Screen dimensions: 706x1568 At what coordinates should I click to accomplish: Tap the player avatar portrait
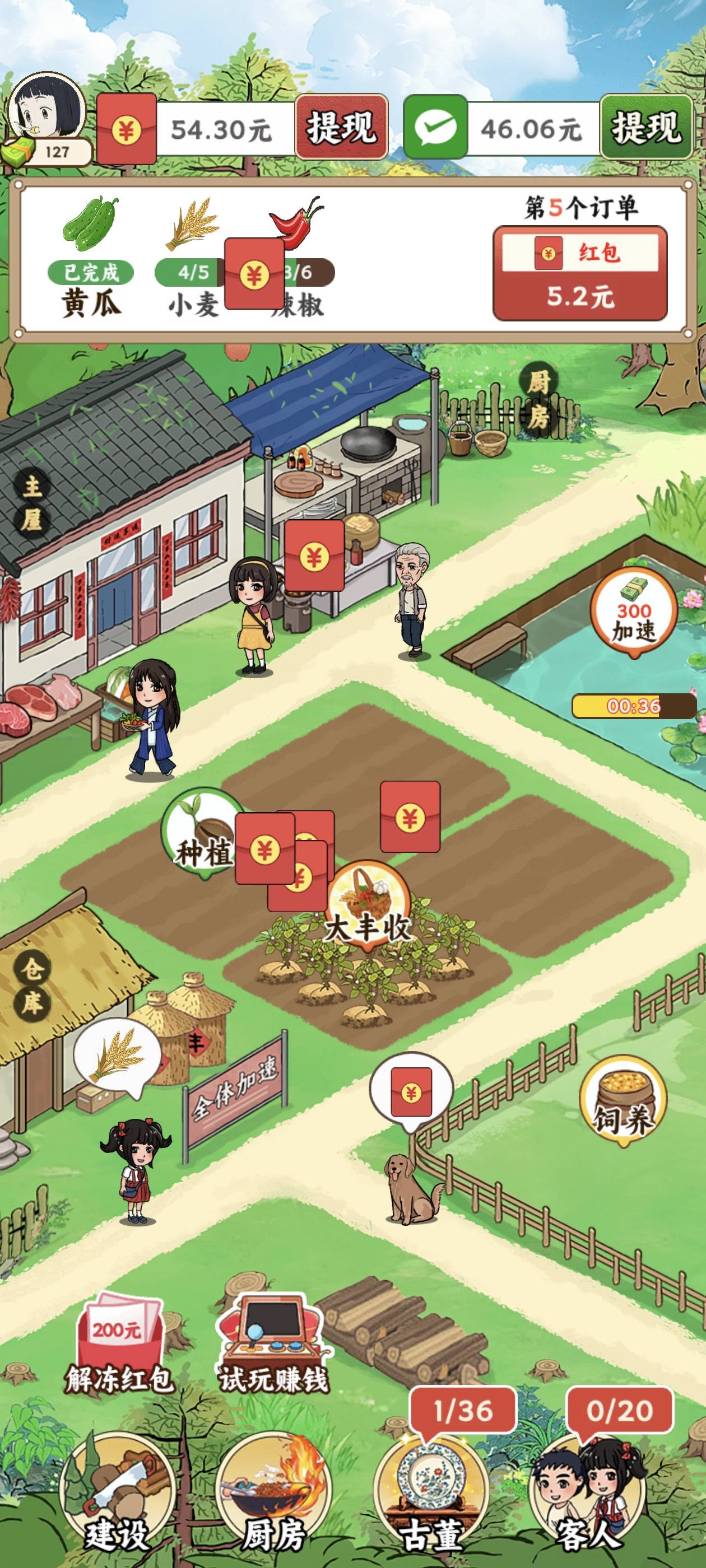(x=47, y=113)
